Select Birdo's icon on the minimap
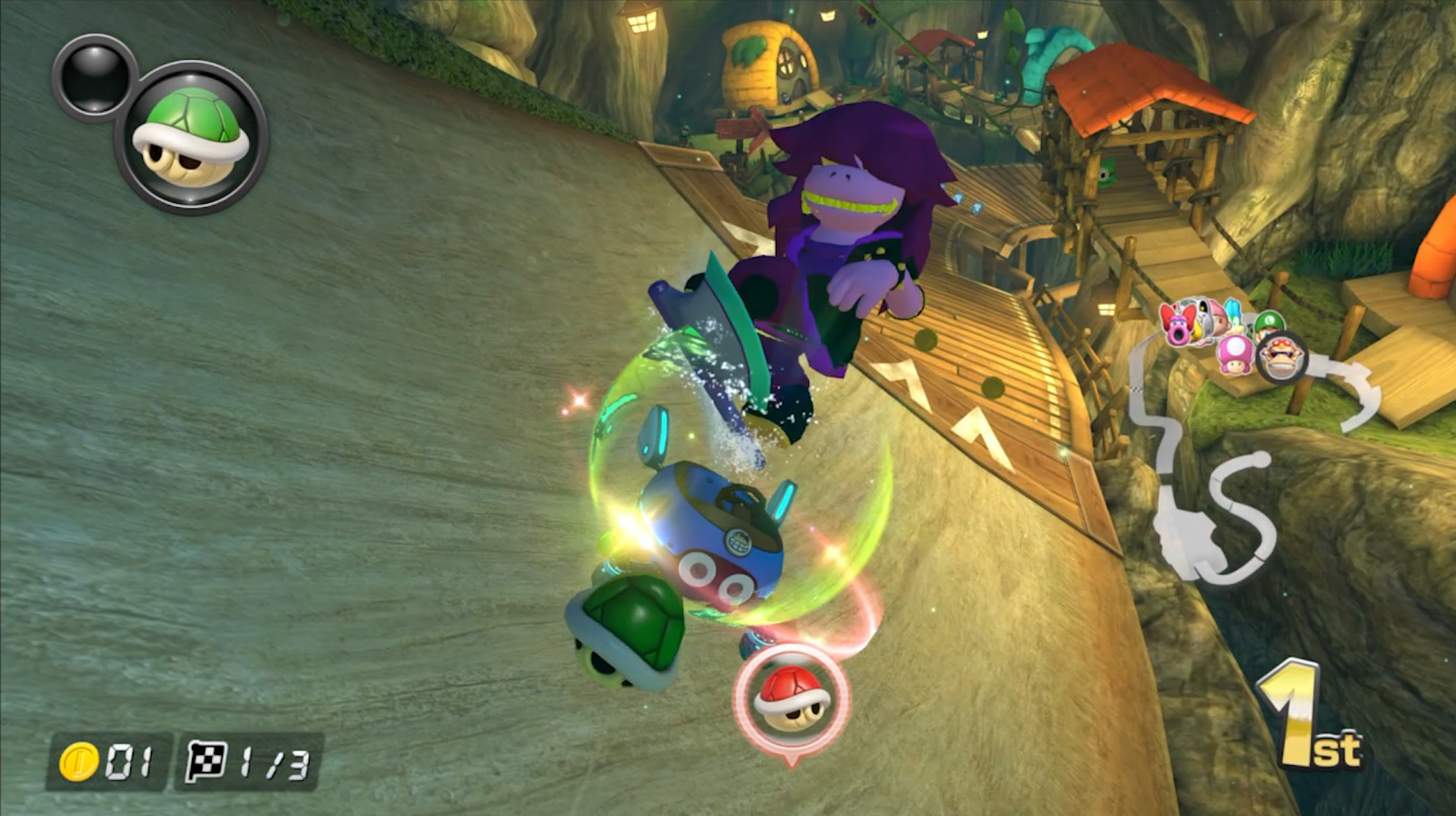The height and width of the screenshot is (816, 1456). coord(1177,324)
